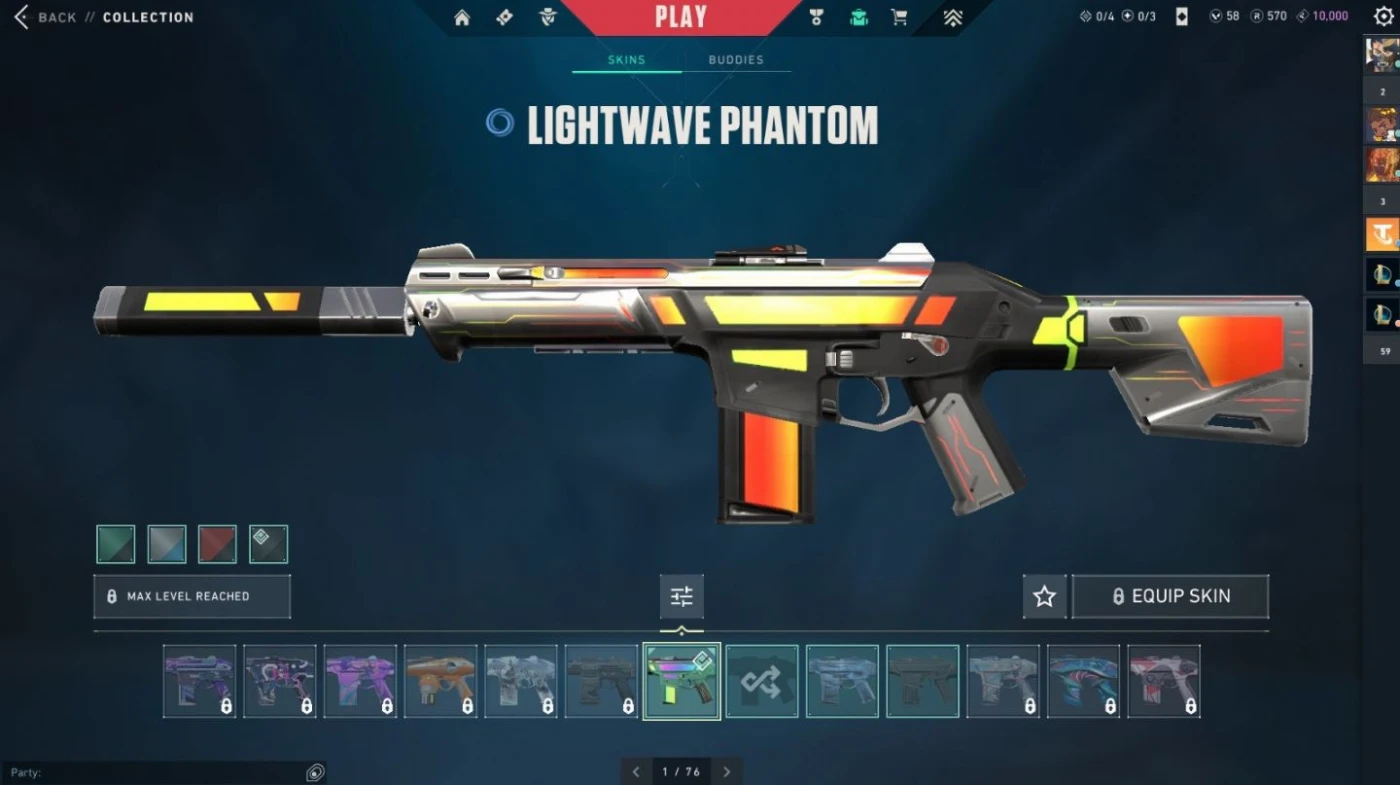Open the store shopping cart
This screenshot has width=1400, height=785.
pyautogui.click(x=899, y=17)
